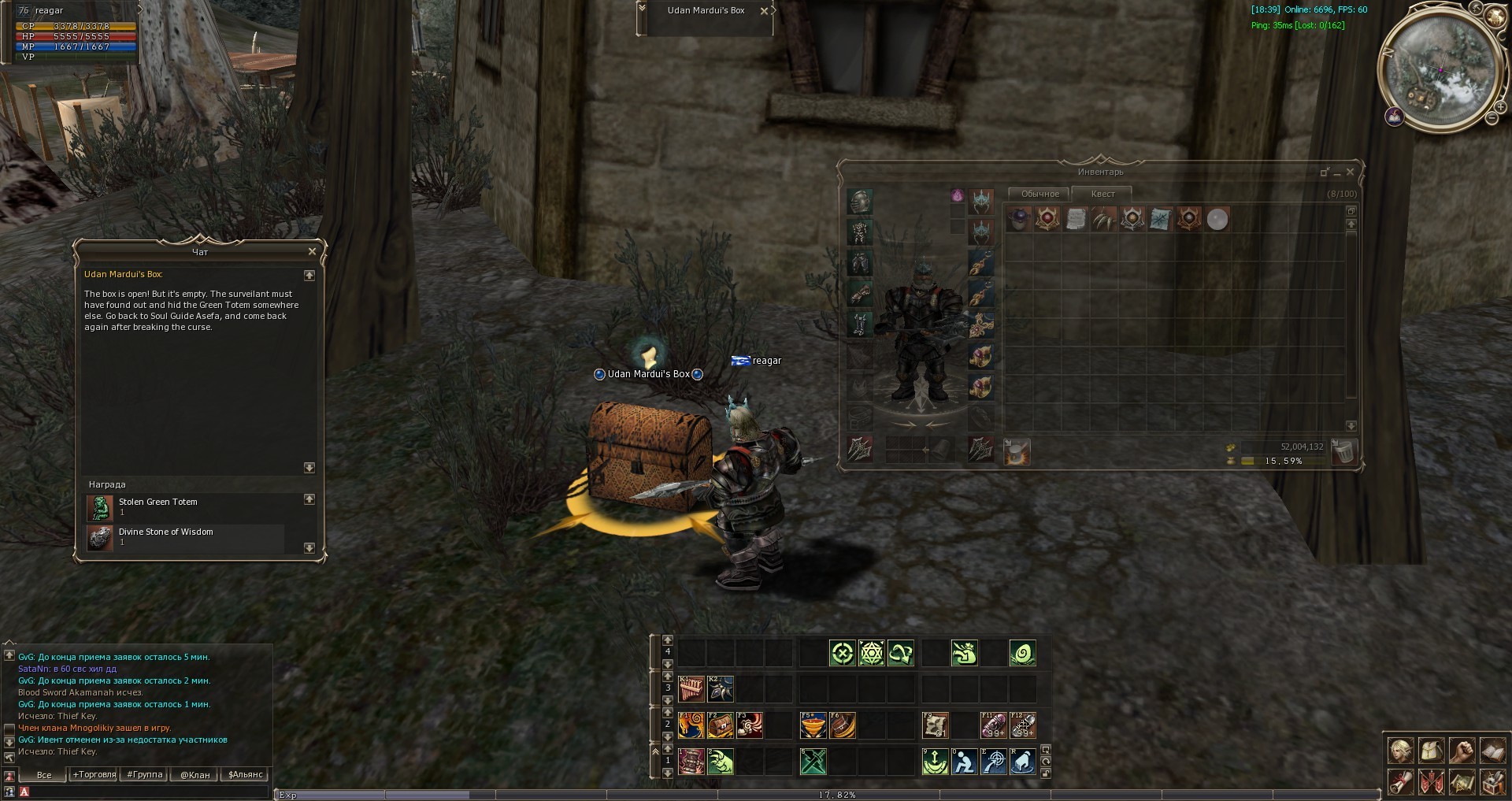This screenshot has width=1512, height=801.
Task: Pick the claws quest item in inventory
Action: (1104, 220)
